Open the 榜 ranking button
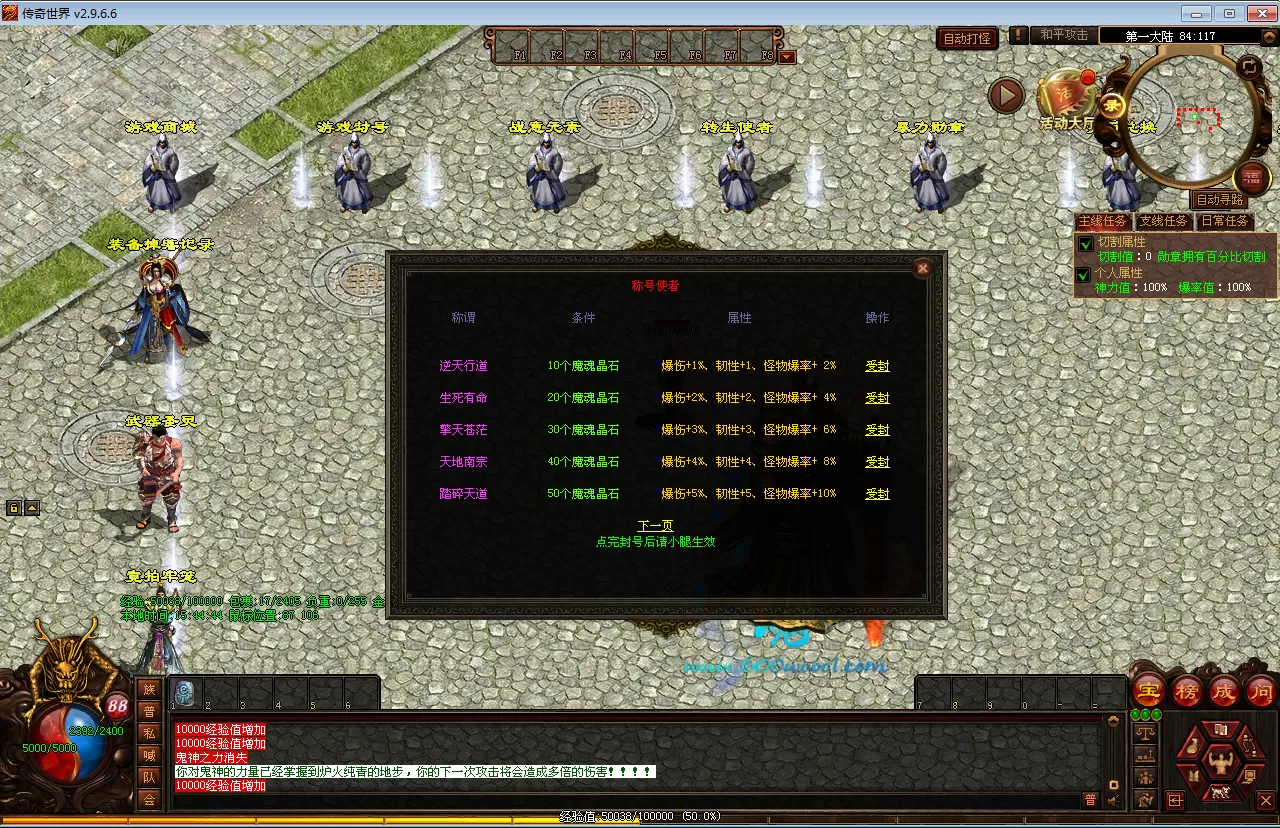Screen dimensions: 1280x828 click(x=1187, y=691)
